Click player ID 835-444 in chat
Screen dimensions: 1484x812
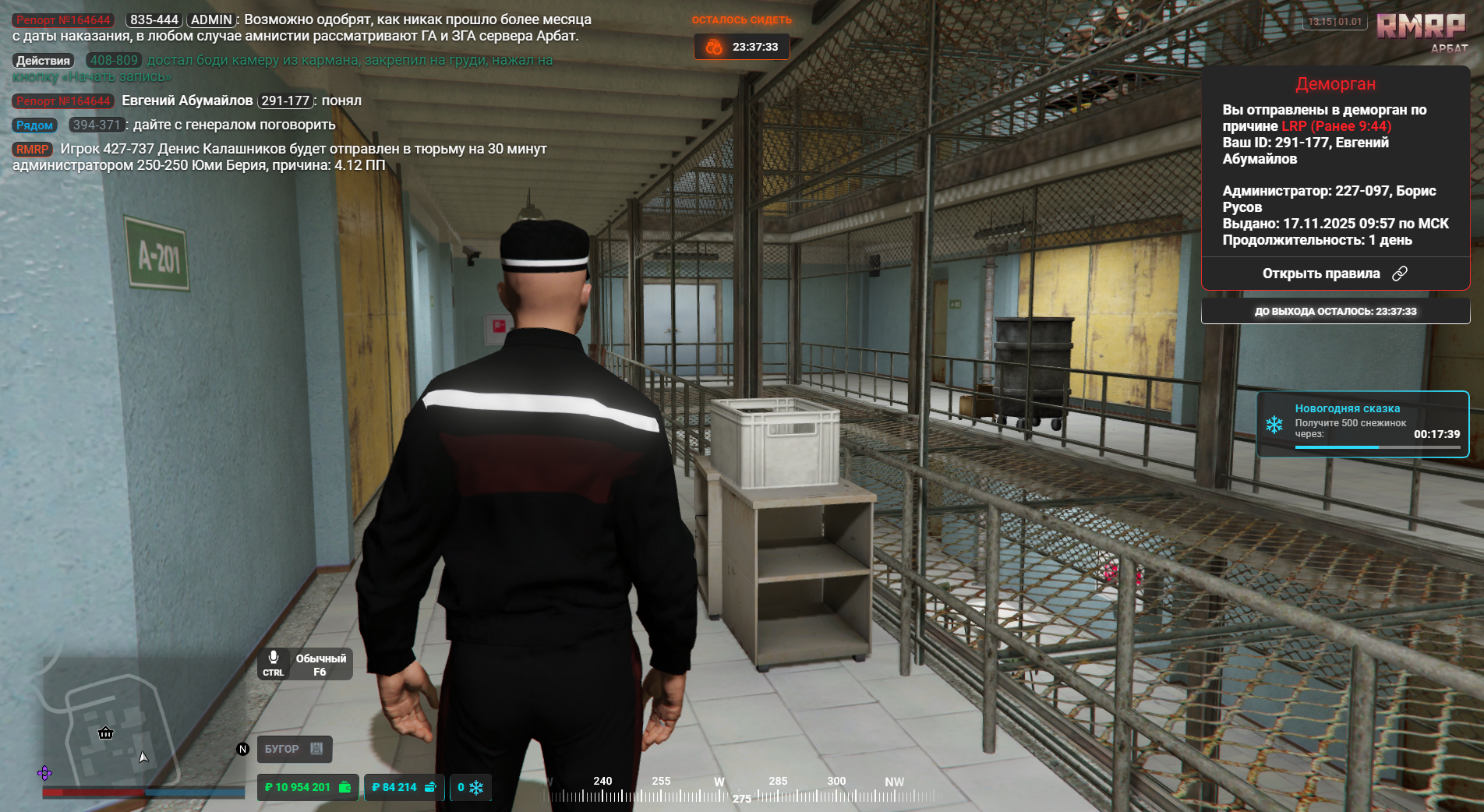point(154,20)
